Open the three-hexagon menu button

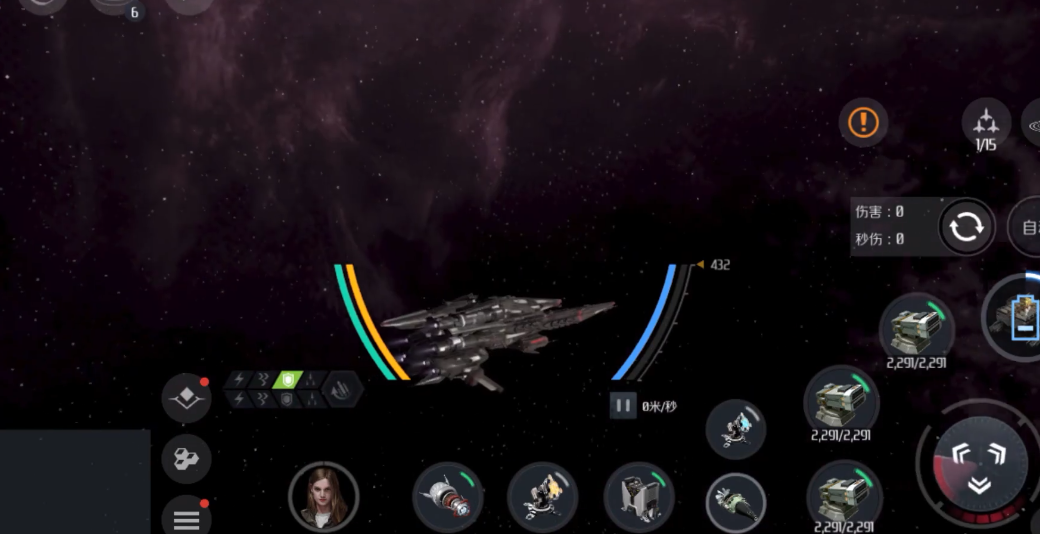pyautogui.click(x=186, y=460)
